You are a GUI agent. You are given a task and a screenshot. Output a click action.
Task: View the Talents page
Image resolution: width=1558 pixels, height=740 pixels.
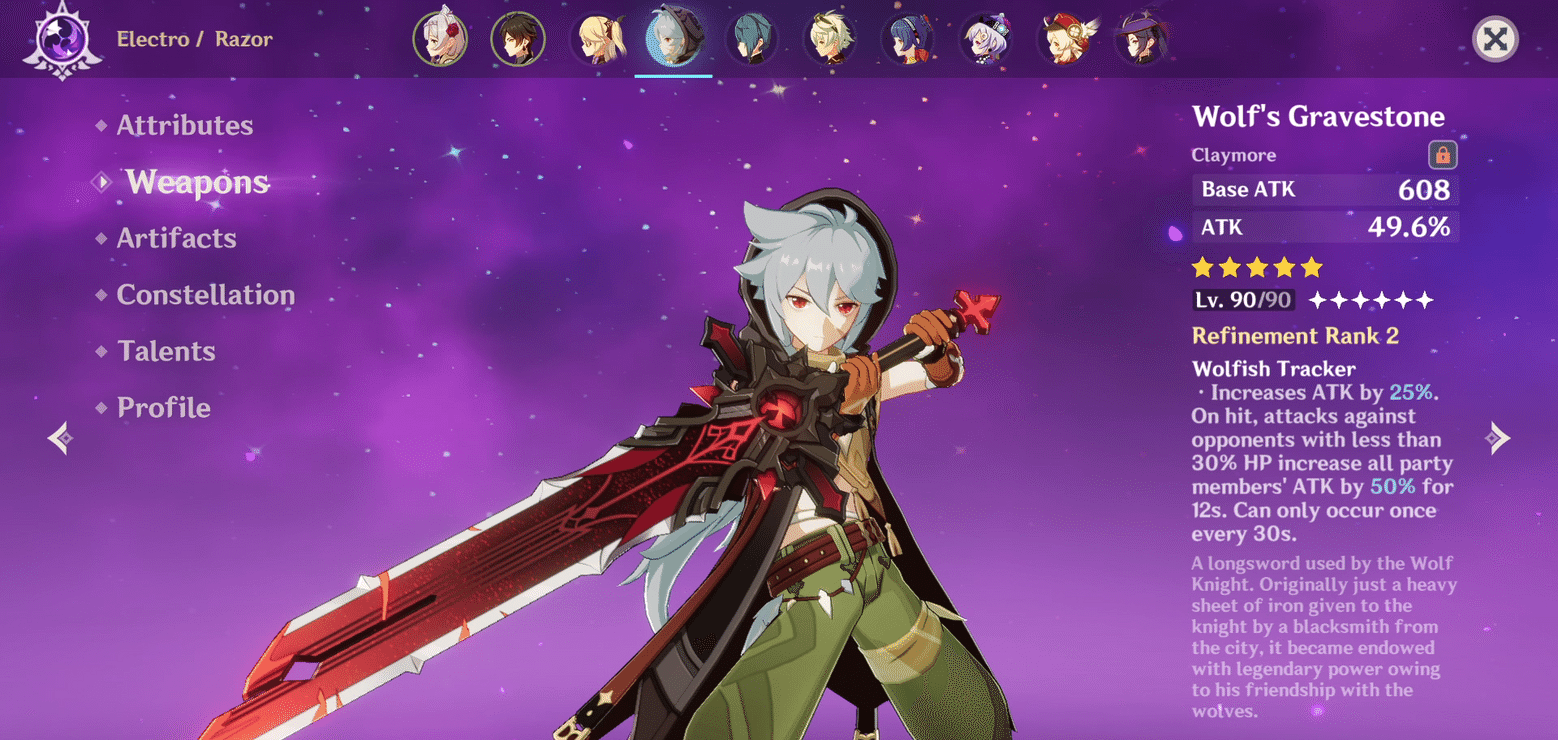pos(166,351)
